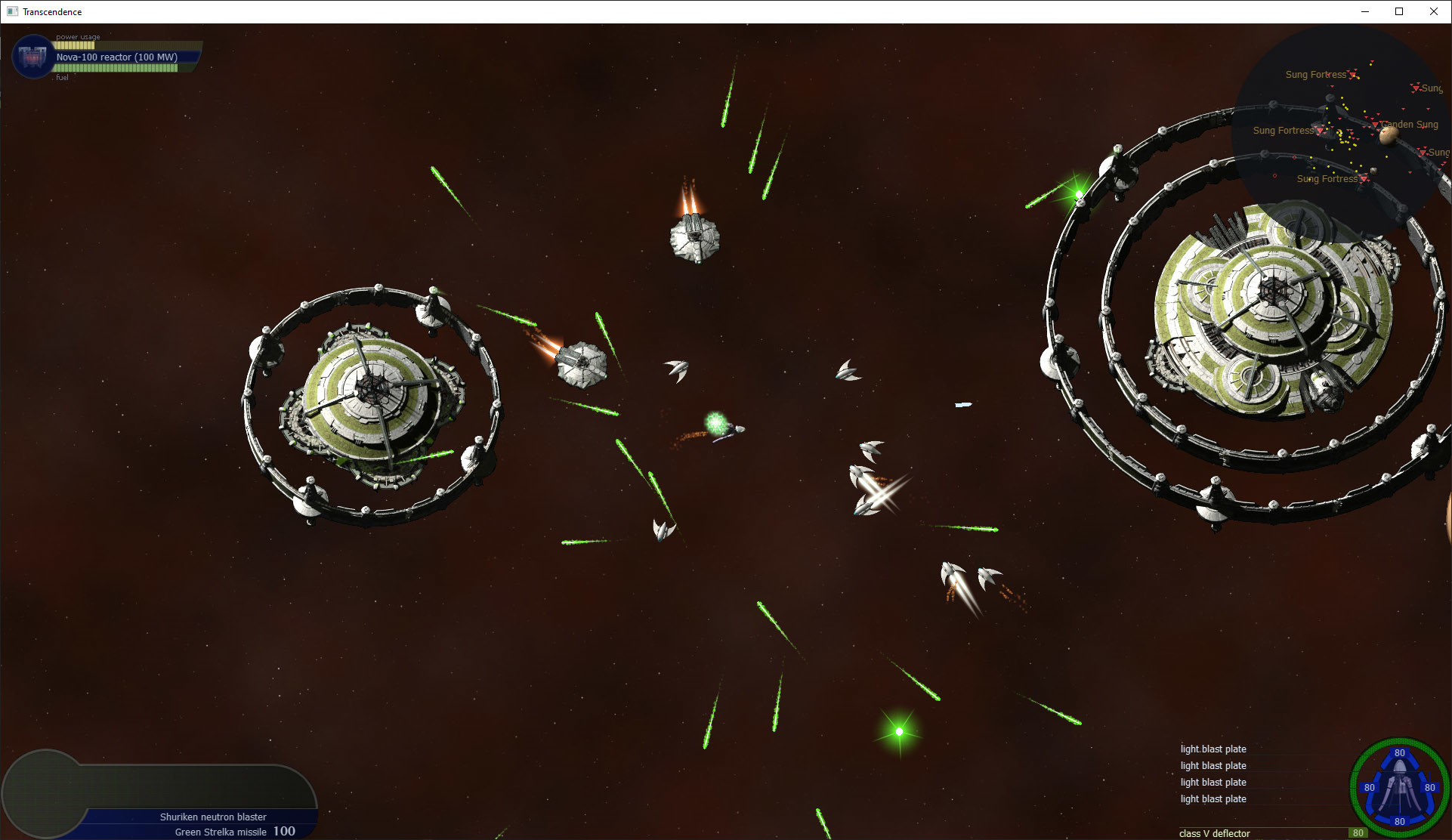
Task: Click the player ship emblem in the top-left HUD
Action: (x=32, y=57)
